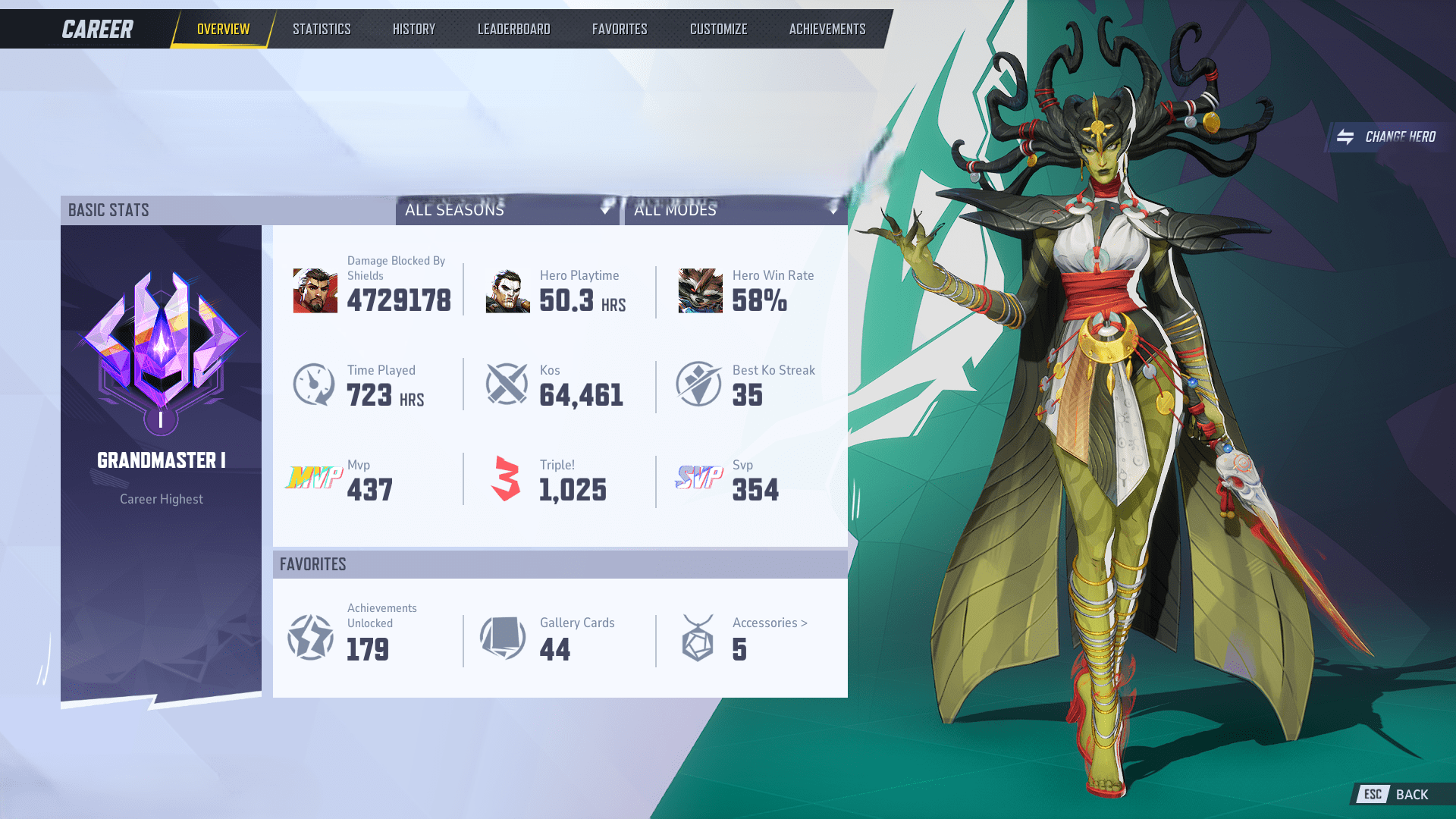The width and height of the screenshot is (1456, 819).
Task: Click the stopwatch icon next to Time Played
Action: 314,385
